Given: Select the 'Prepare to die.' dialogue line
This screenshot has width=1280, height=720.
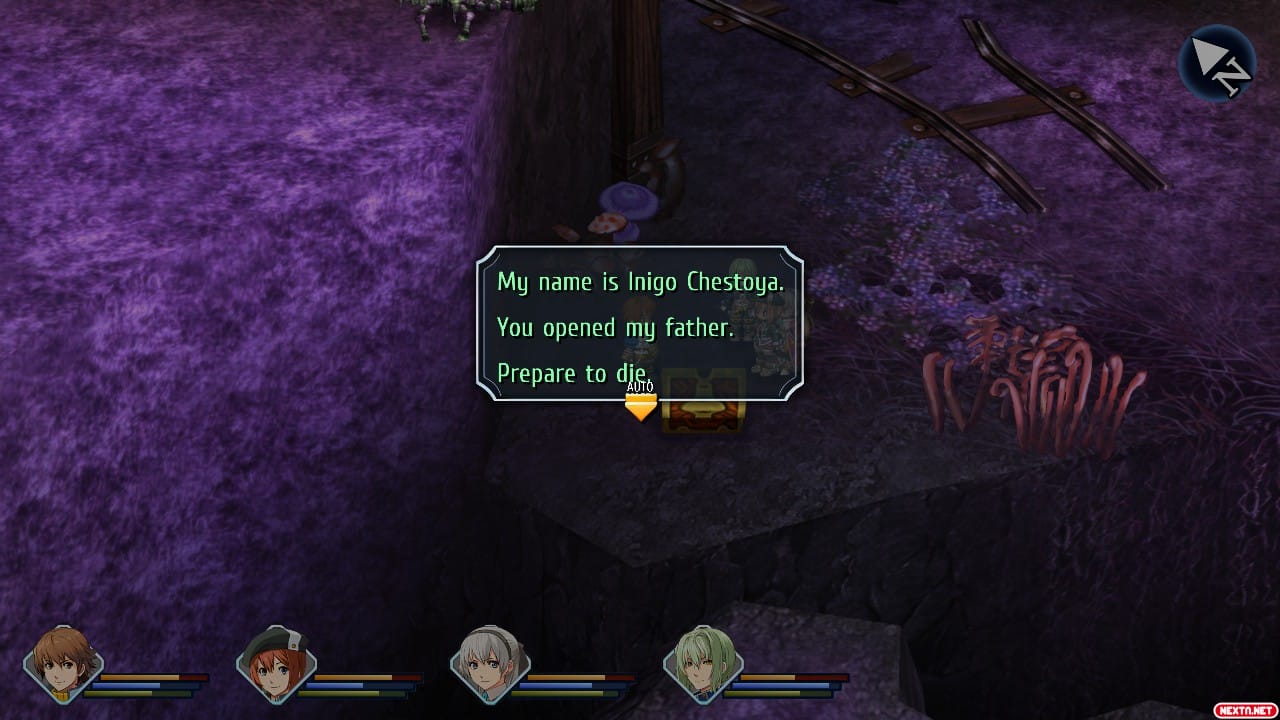Looking at the screenshot, I should (x=571, y=372).
